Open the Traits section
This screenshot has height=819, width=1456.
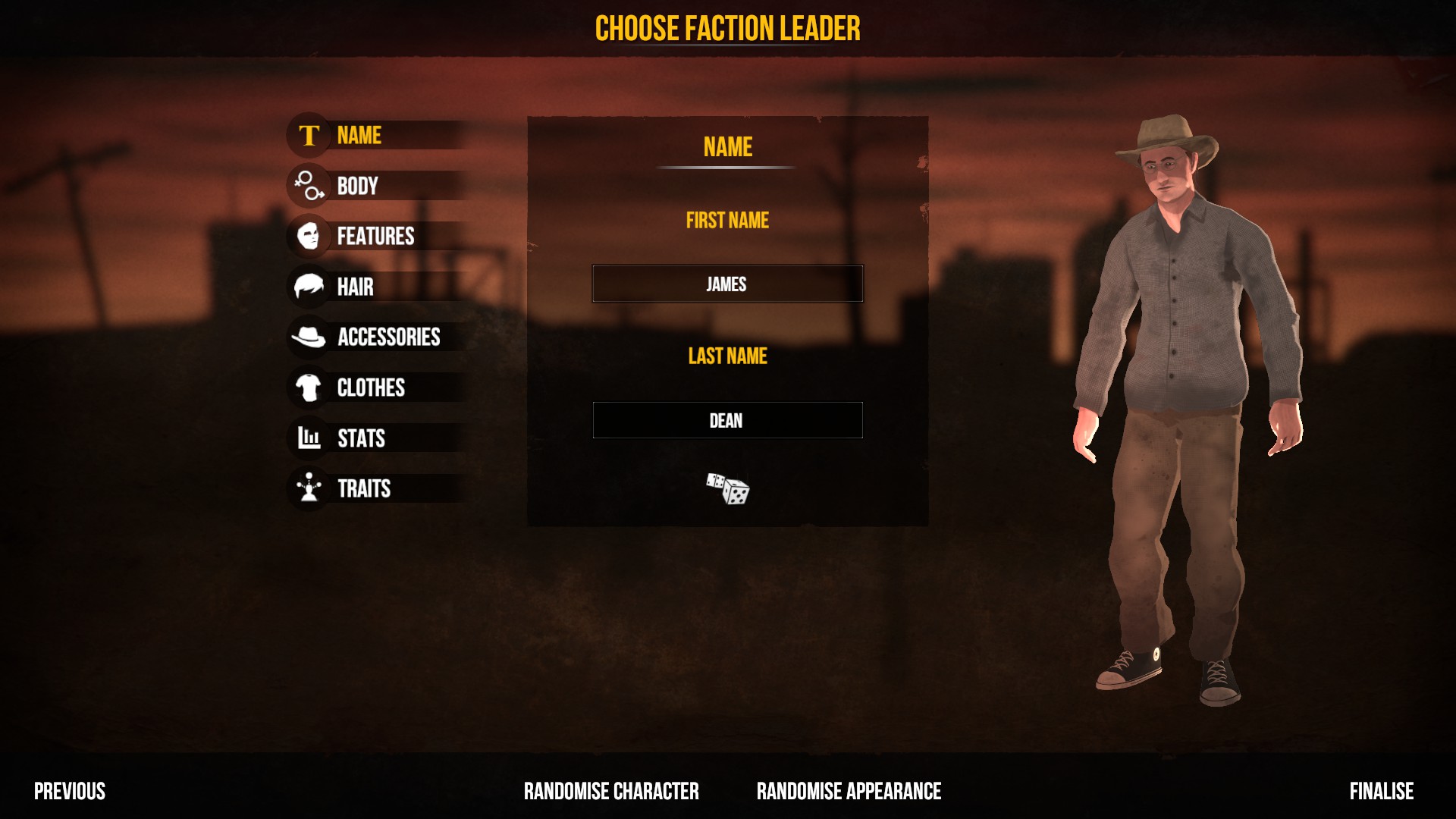pos(365,489)
